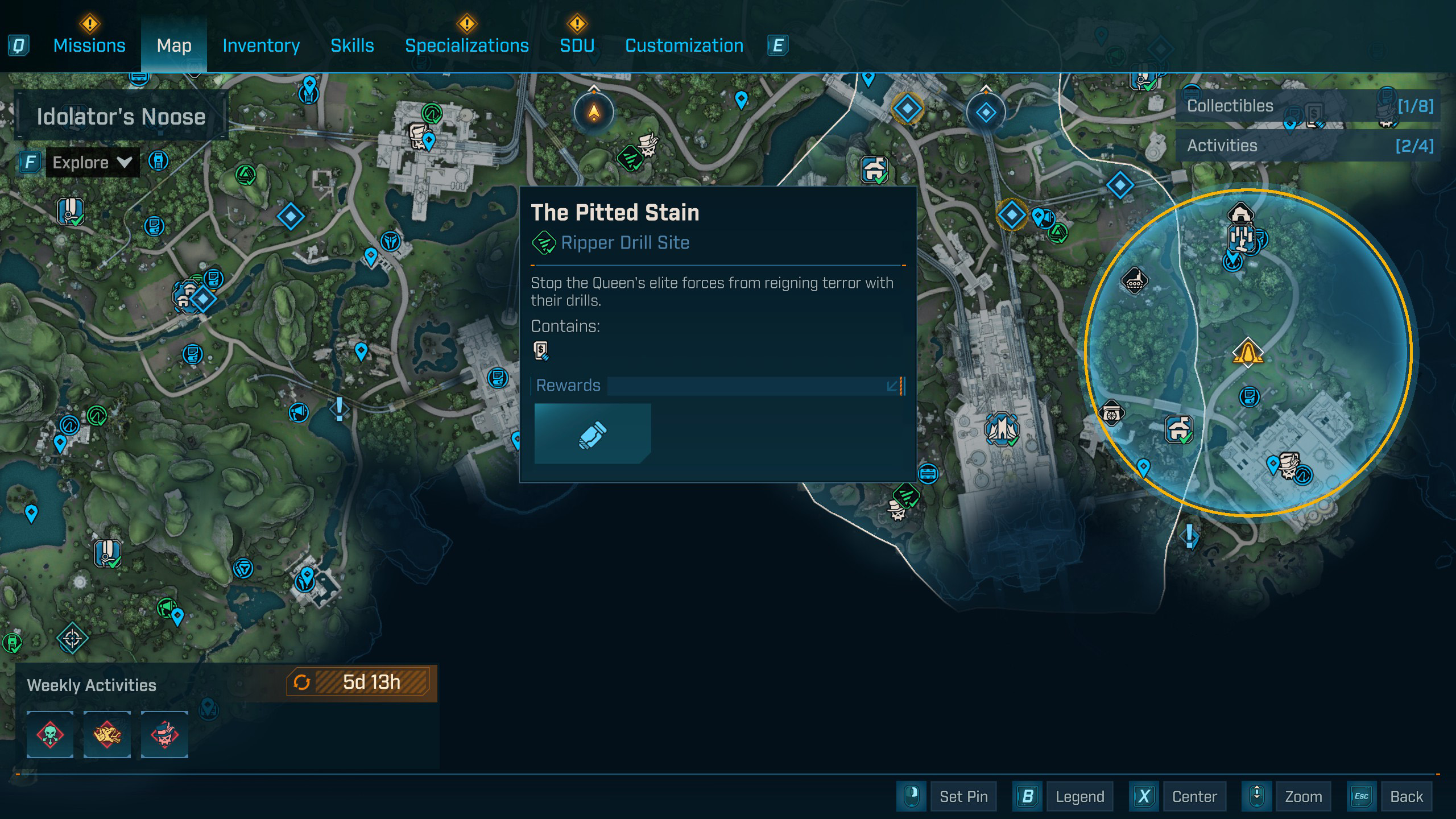Open the map Legend

click(1079, 796)
